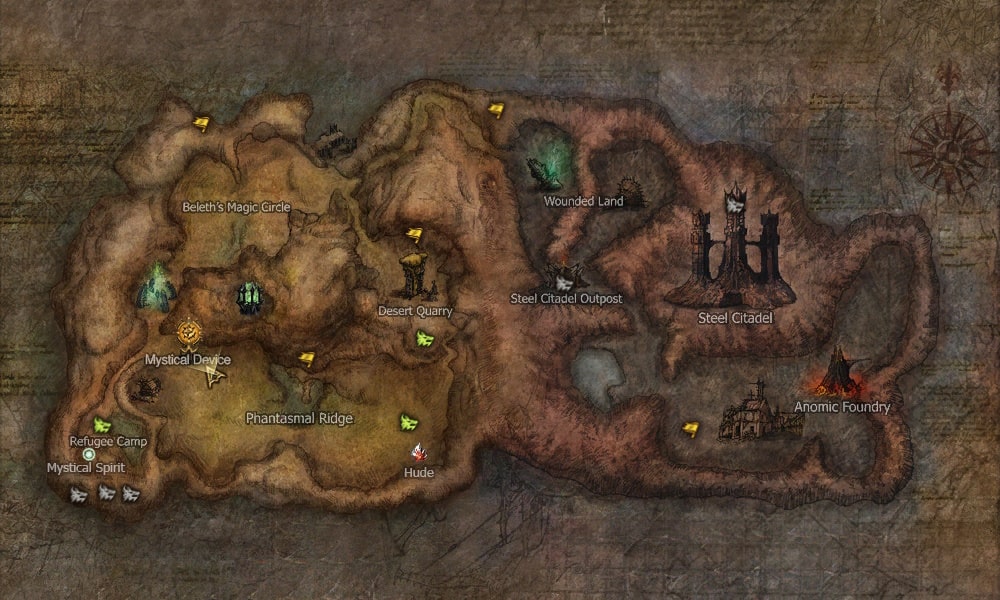Image resolution: width=1000 pixels, height=600 pixels.
Task: Click the Mystical Spirit green orb marker
Action: [89, 453]
